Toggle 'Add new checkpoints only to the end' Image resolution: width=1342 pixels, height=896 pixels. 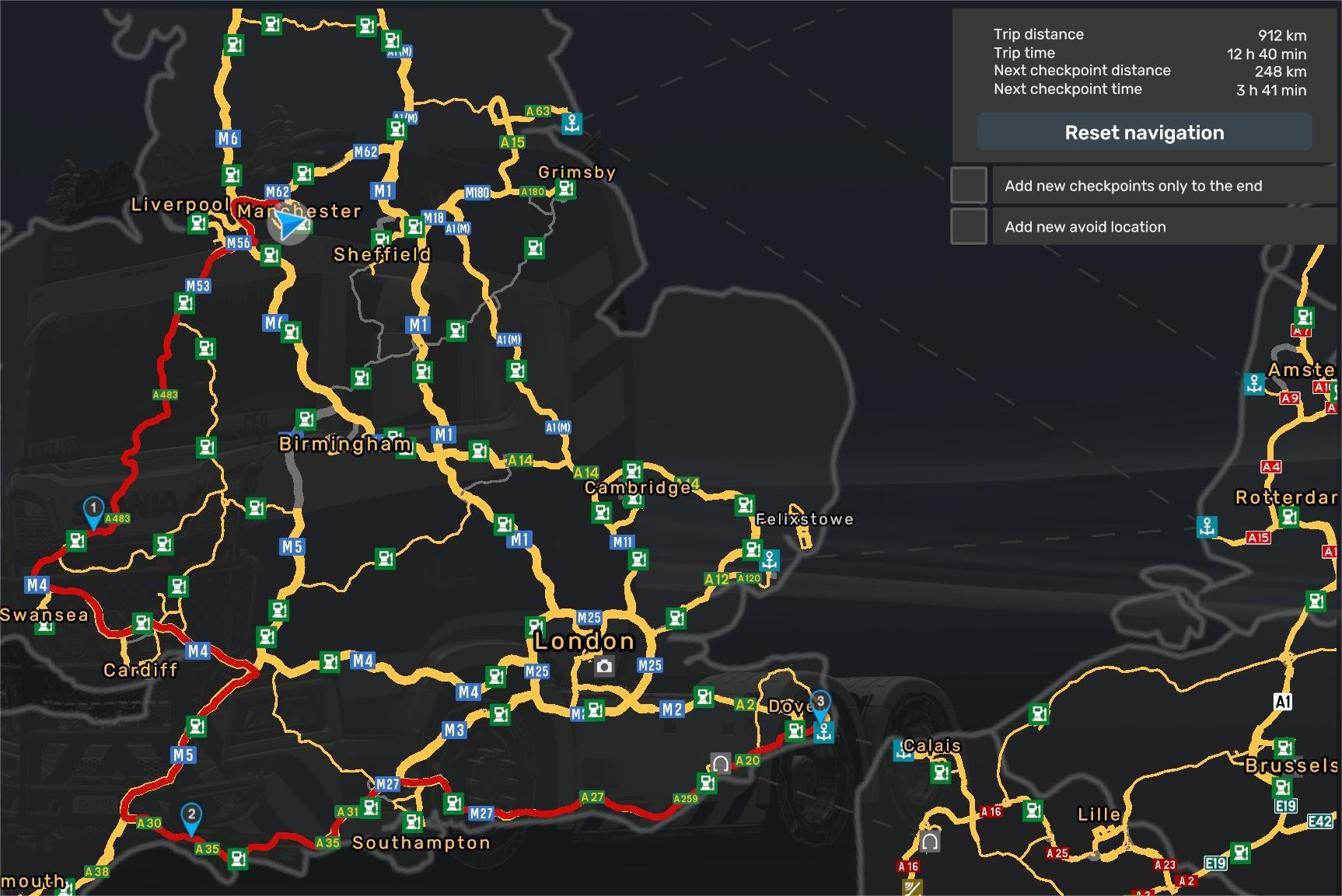(x=969, y=186)
